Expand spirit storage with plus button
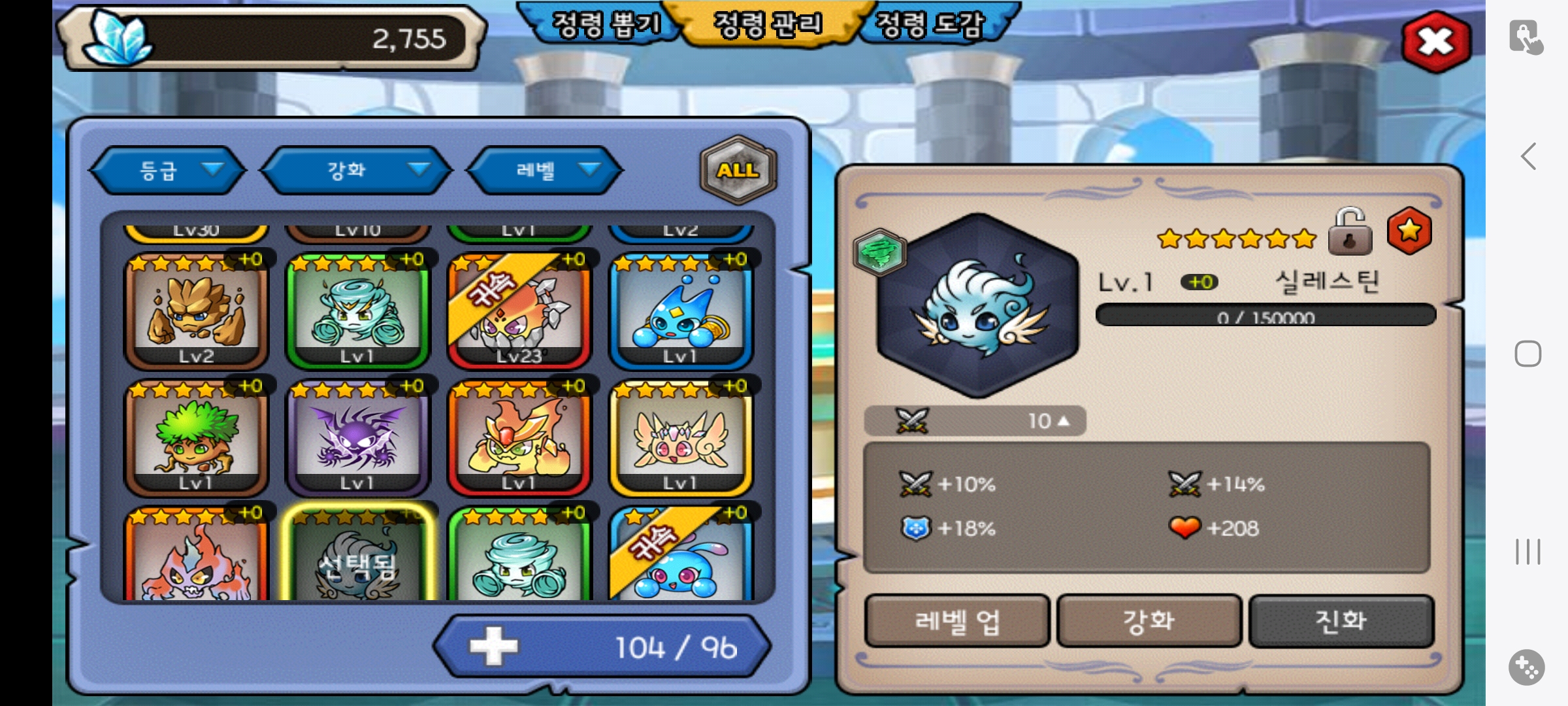This screenshot has width=1568, height=706. [x=493, y=647]
